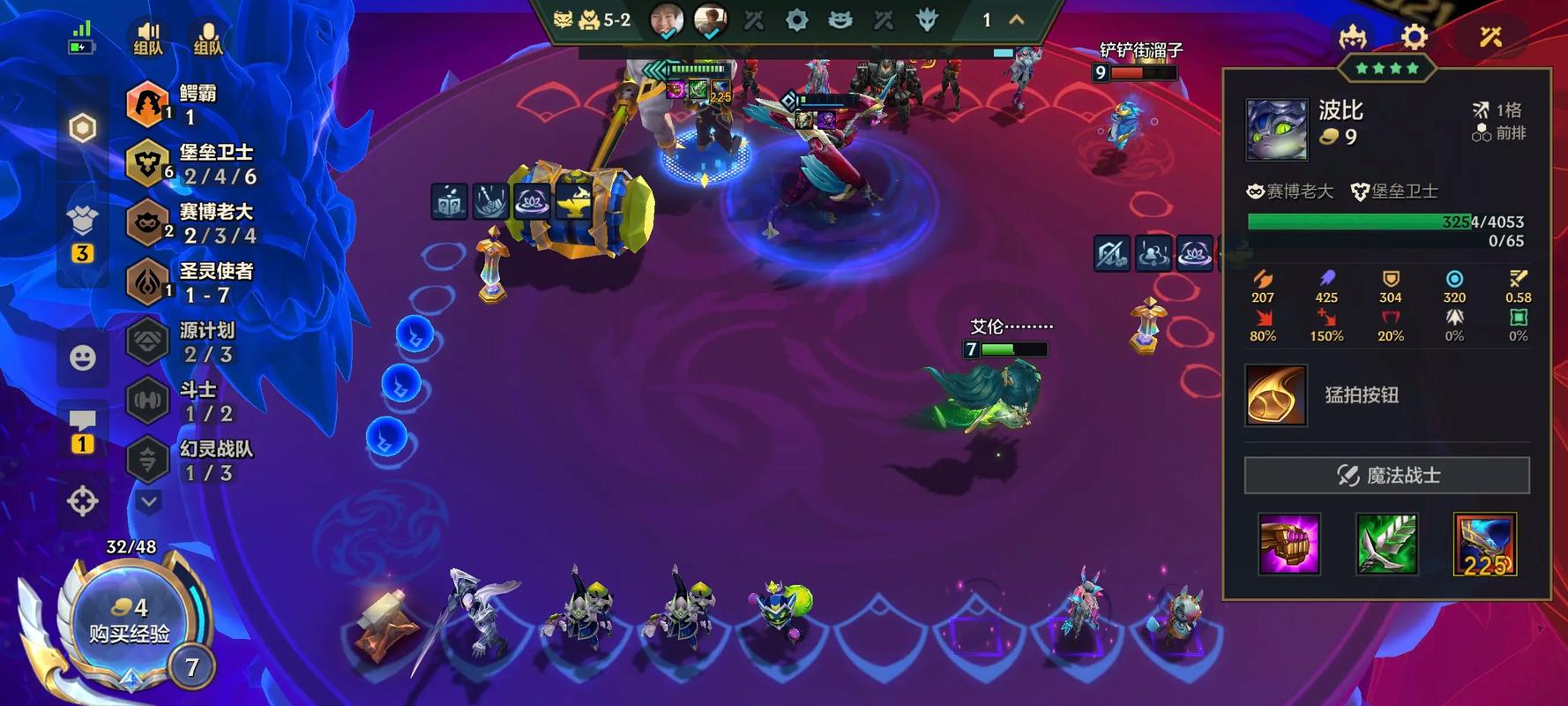View the 猛拍按钮 ability icon
This screenshot has width=1568, height=706.
pyautogui.click(x=1275, y=395)
